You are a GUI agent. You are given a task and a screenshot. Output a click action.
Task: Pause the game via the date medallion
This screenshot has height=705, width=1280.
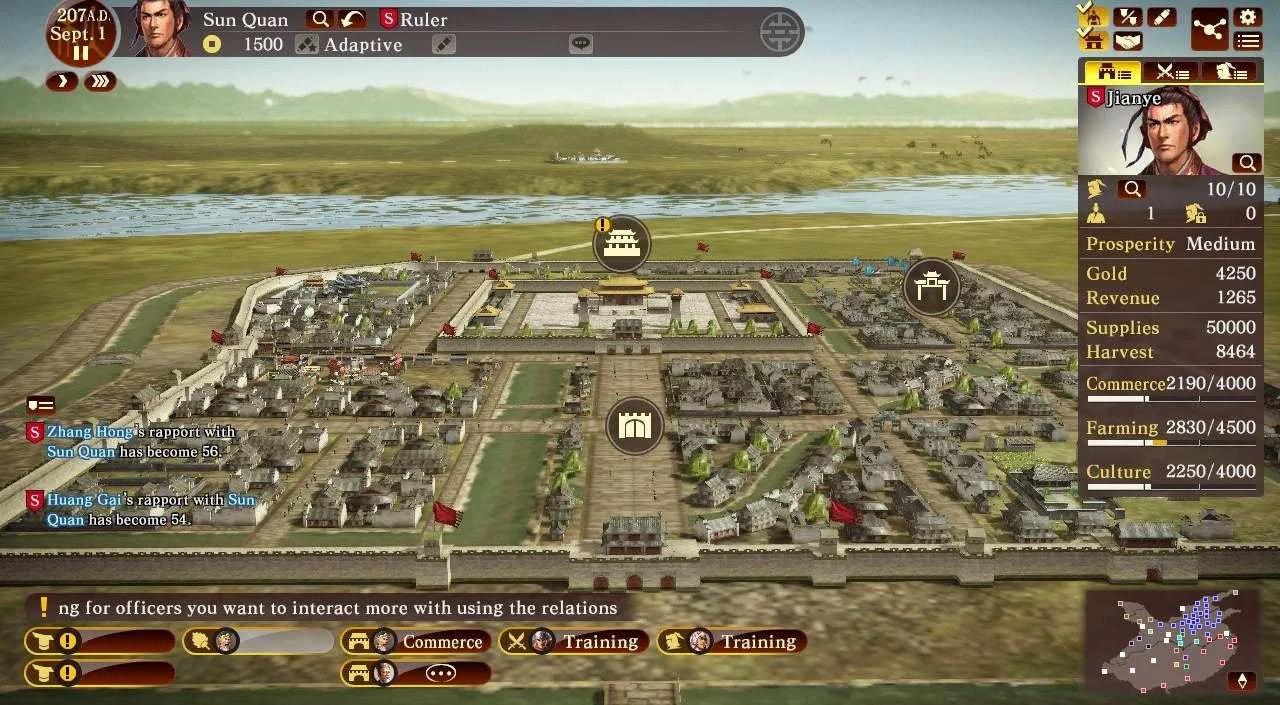coord(81,54)
